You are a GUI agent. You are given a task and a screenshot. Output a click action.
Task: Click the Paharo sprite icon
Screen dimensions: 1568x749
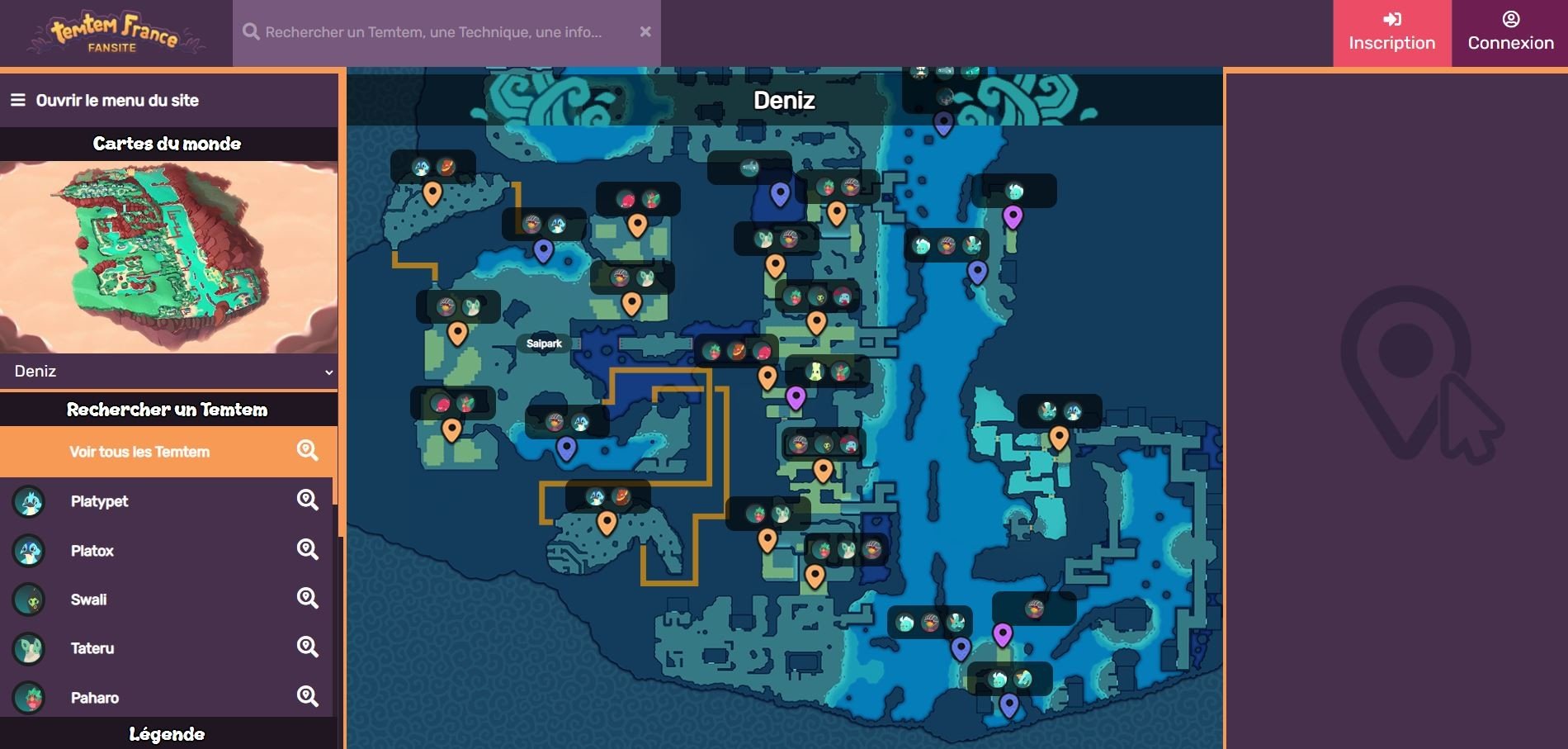(28, 698)
